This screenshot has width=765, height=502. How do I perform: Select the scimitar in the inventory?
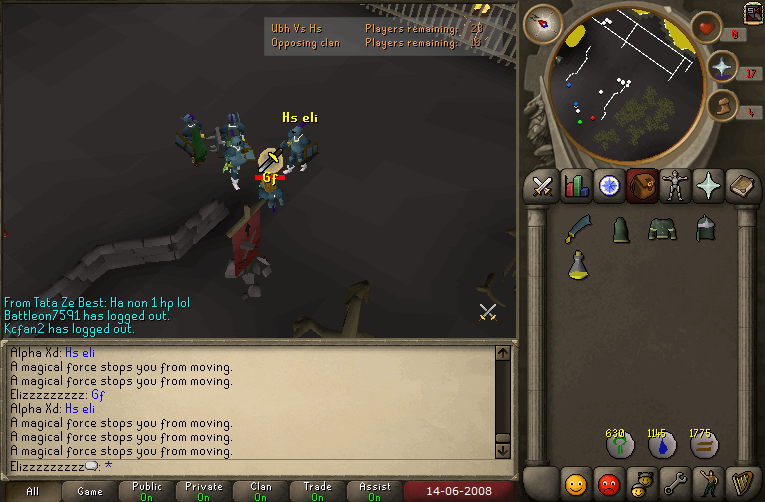(x=577, y=230)
